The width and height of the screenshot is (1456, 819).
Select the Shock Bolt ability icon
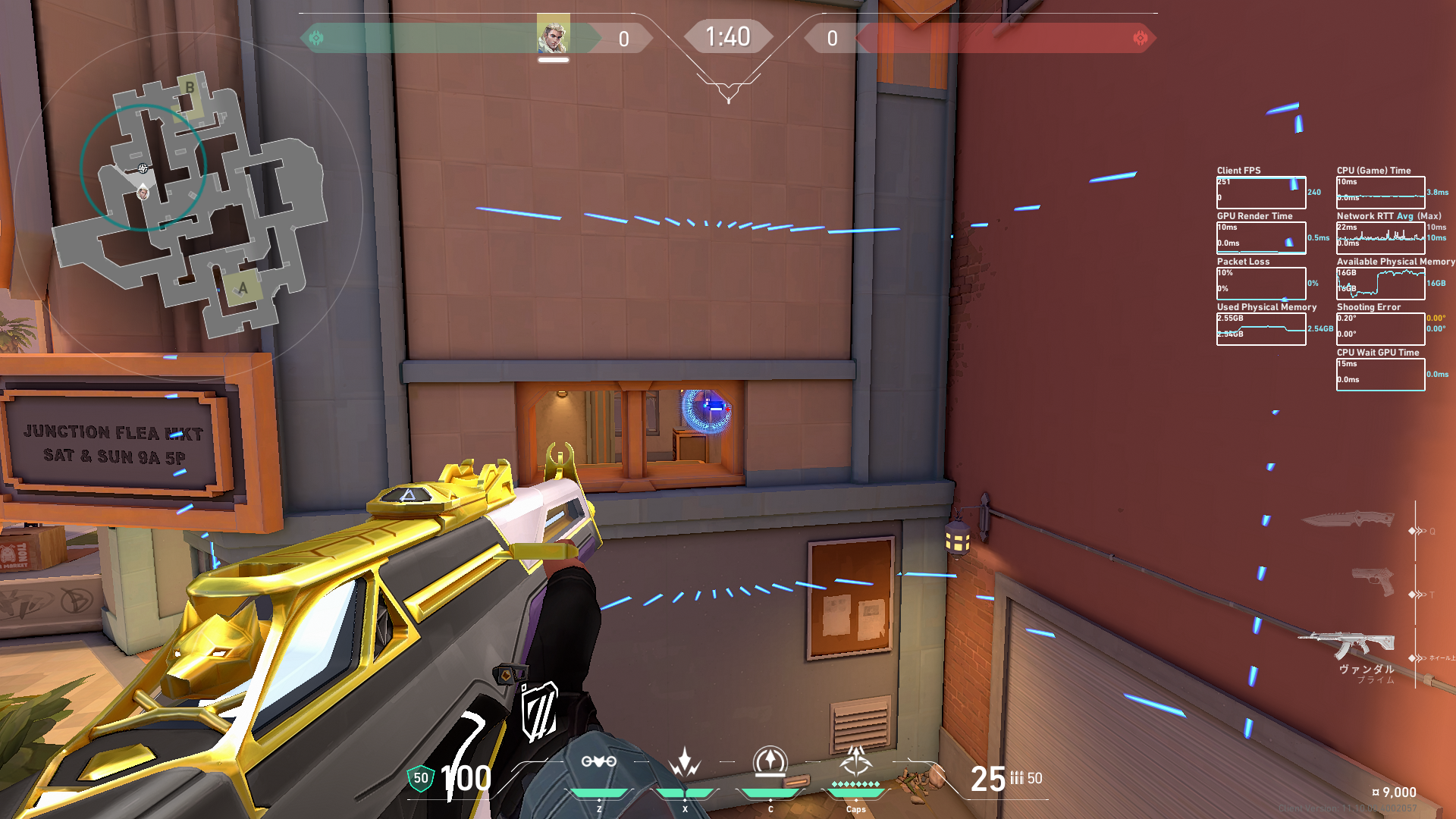685,762
